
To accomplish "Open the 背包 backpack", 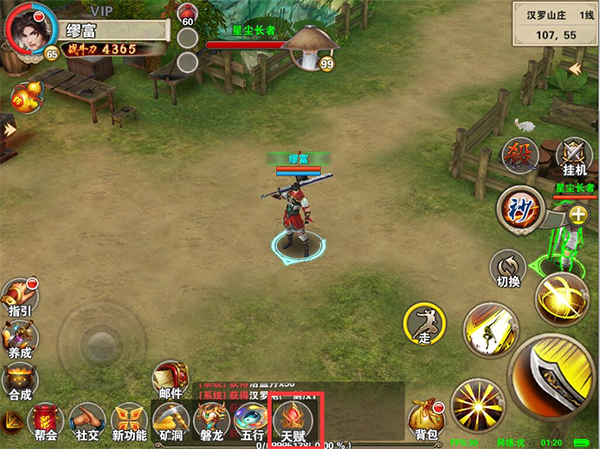I will pos(425,418).
